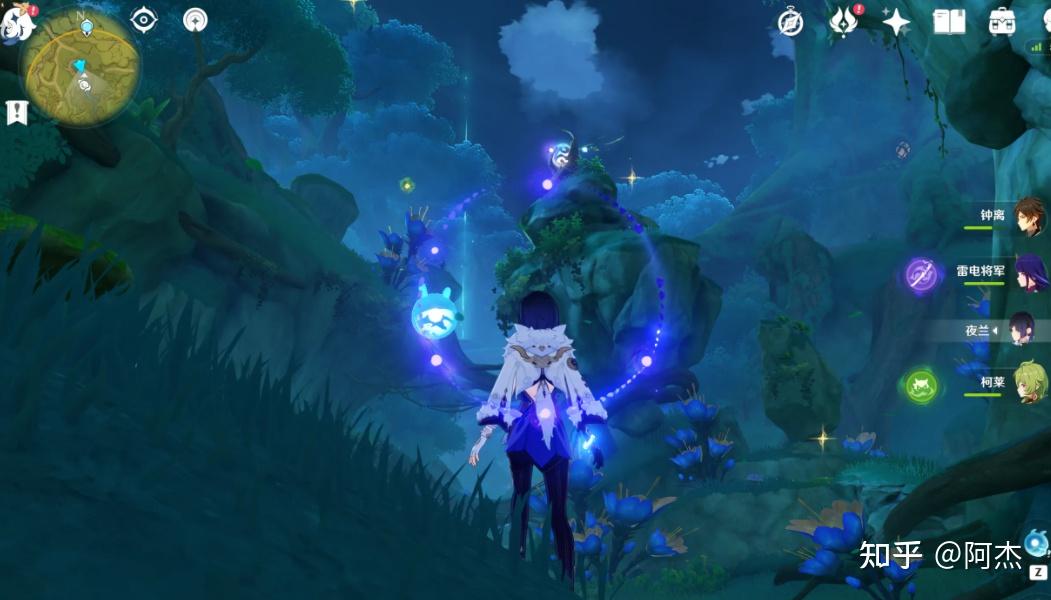
Task: Click the green skill icon beside 柯莱
Action: [x=921, y=386]
